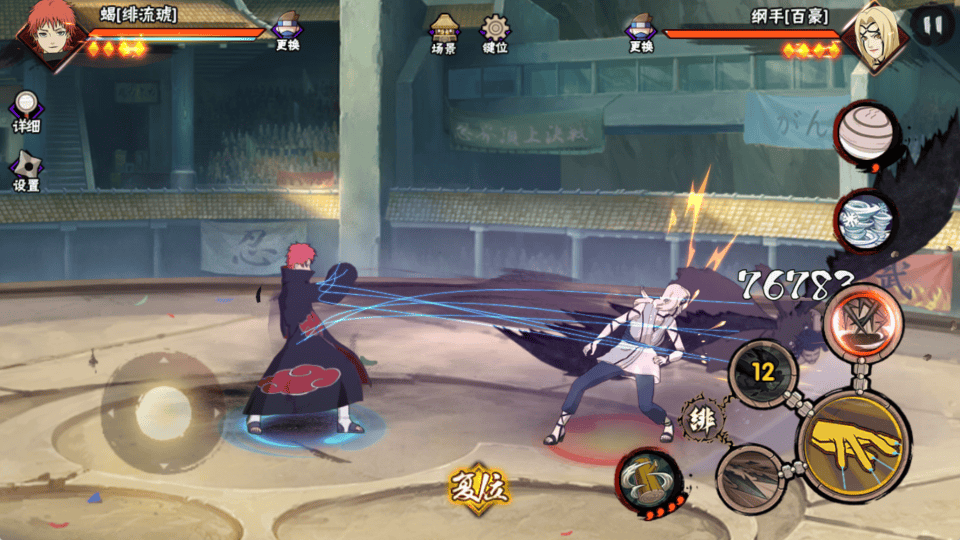Open the 键位 key layout settings
This screenshot has height=540, width=960.
coord(494,32)
